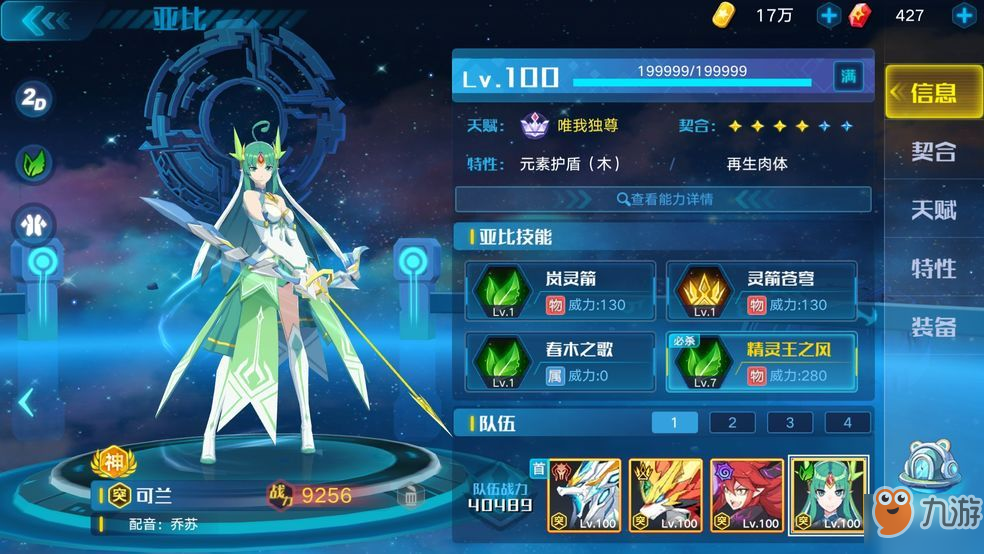Choose the 春木之歌 skill
Viewport: 984px width, 554px height.
561,361
